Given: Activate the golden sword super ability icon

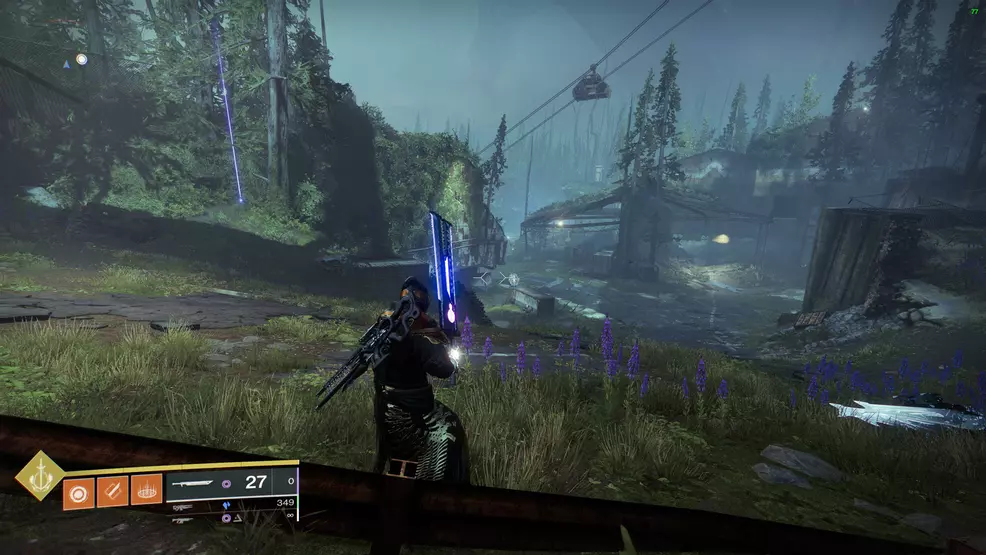Looking at the screenshot, I should point(39,475).
